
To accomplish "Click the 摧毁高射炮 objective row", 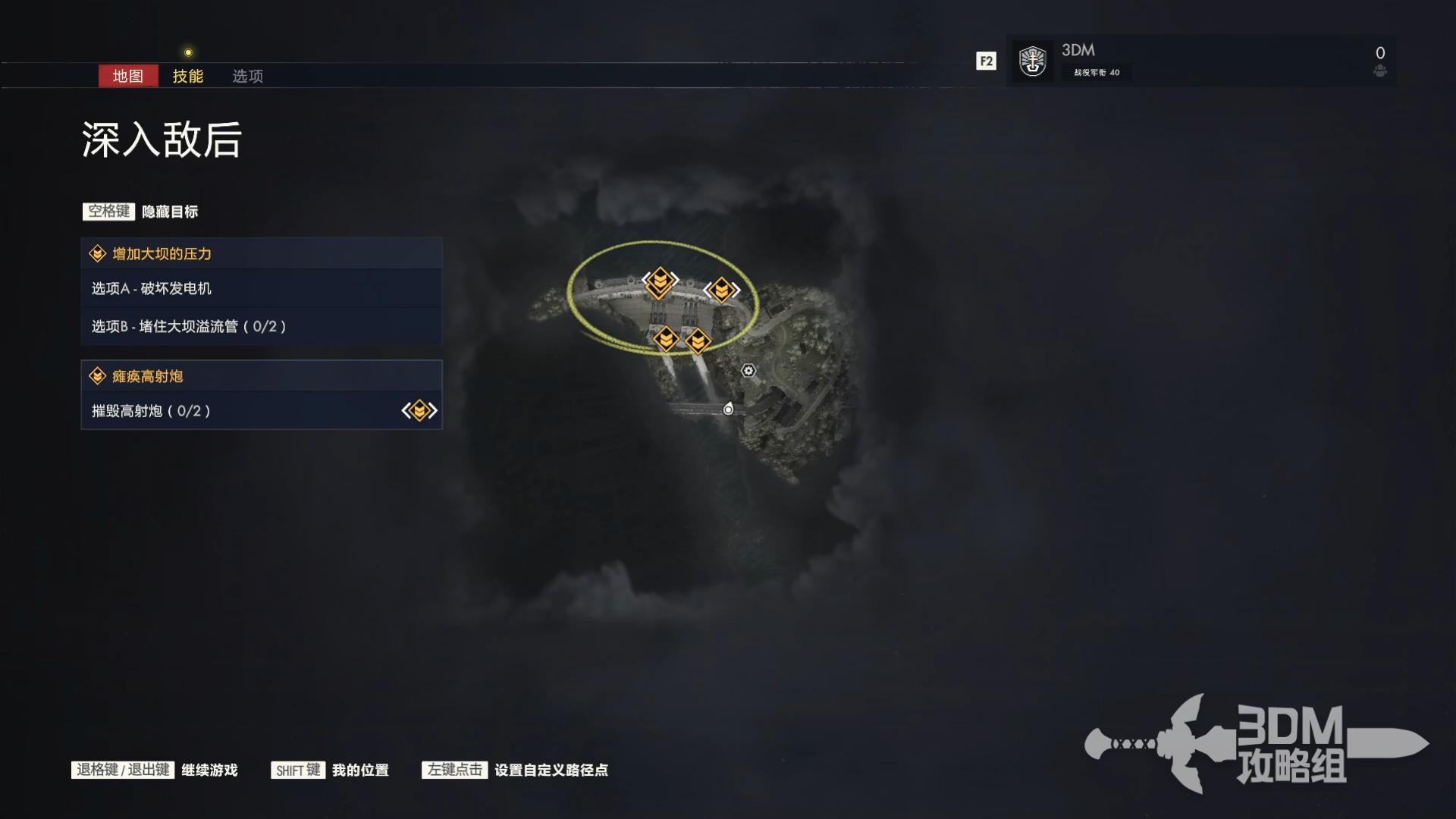I will pyautogui.click(x=261, y=411).
